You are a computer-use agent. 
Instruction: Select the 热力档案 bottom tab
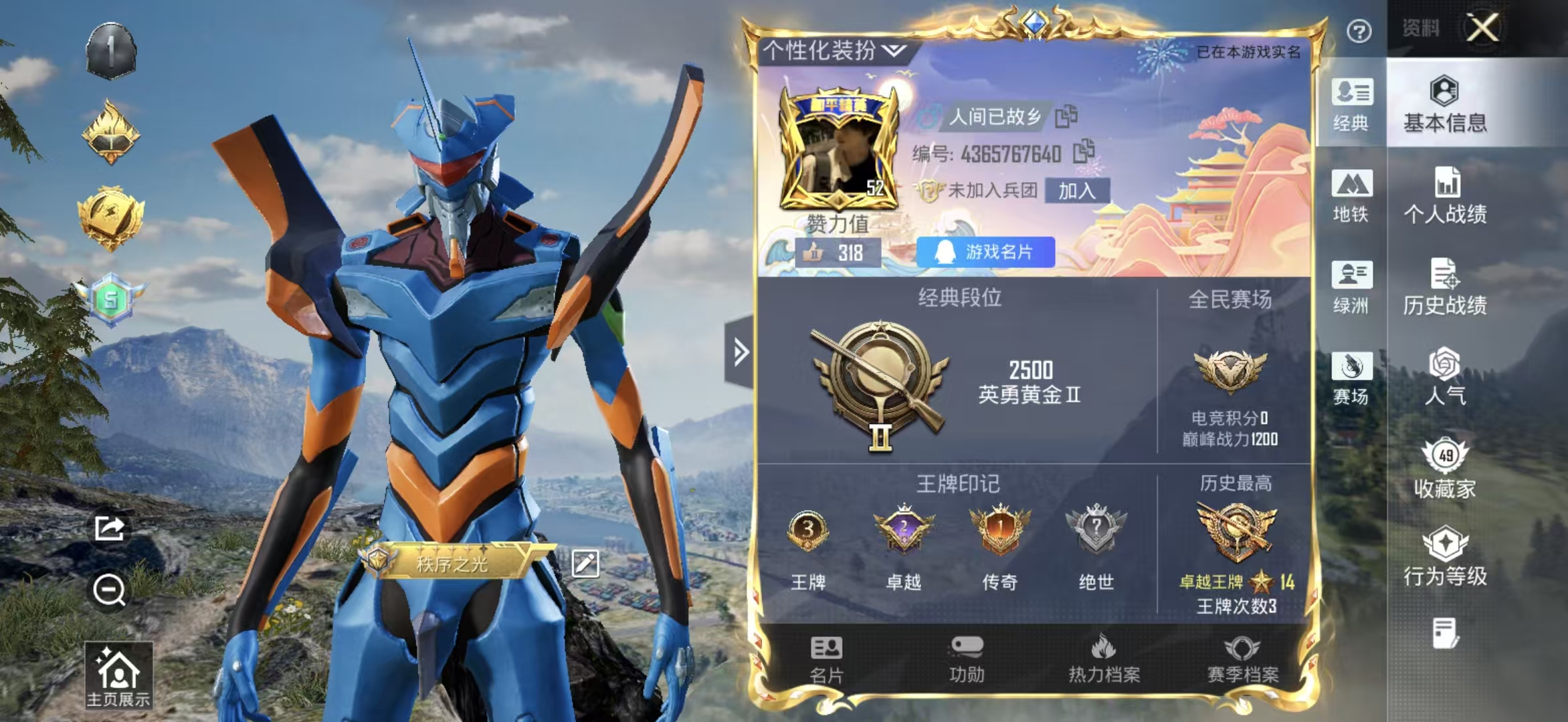(1104, 660)
